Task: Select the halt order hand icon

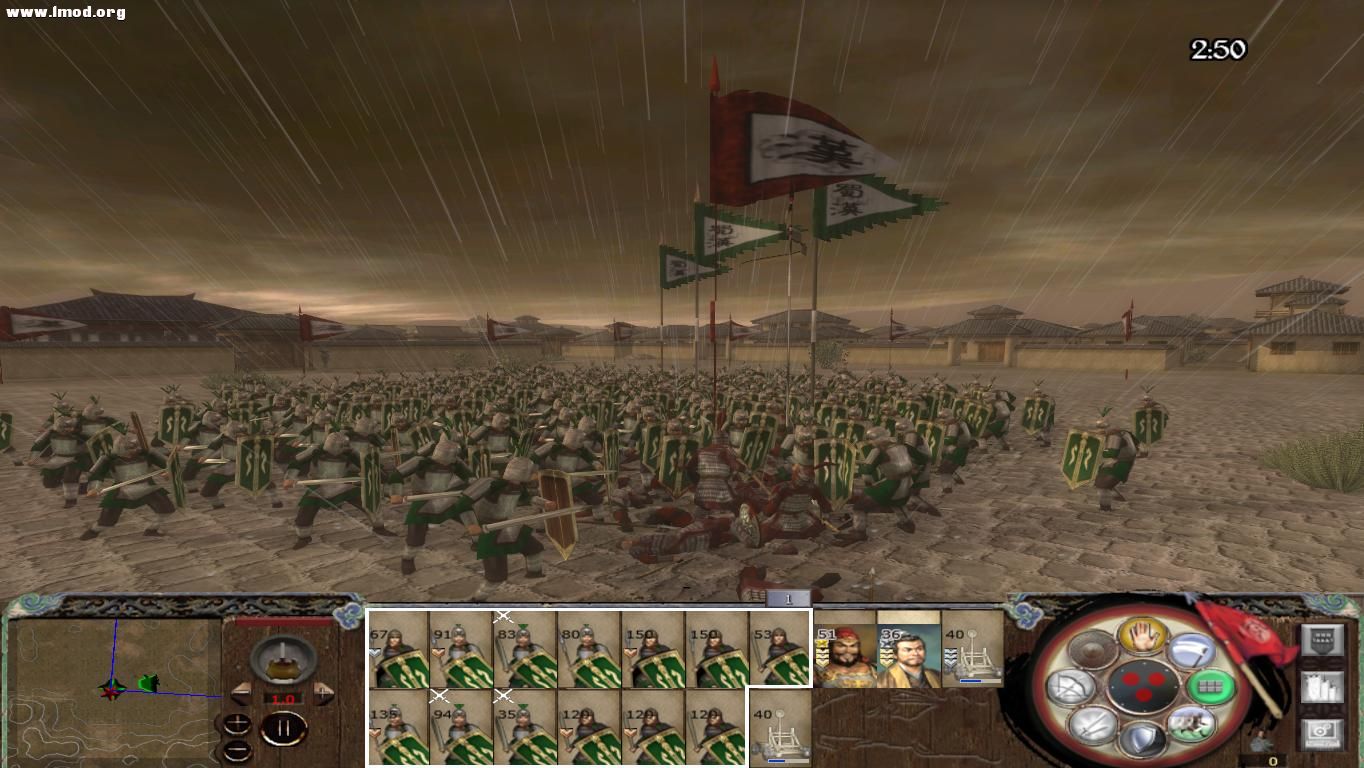Action: pos(1142,636)
